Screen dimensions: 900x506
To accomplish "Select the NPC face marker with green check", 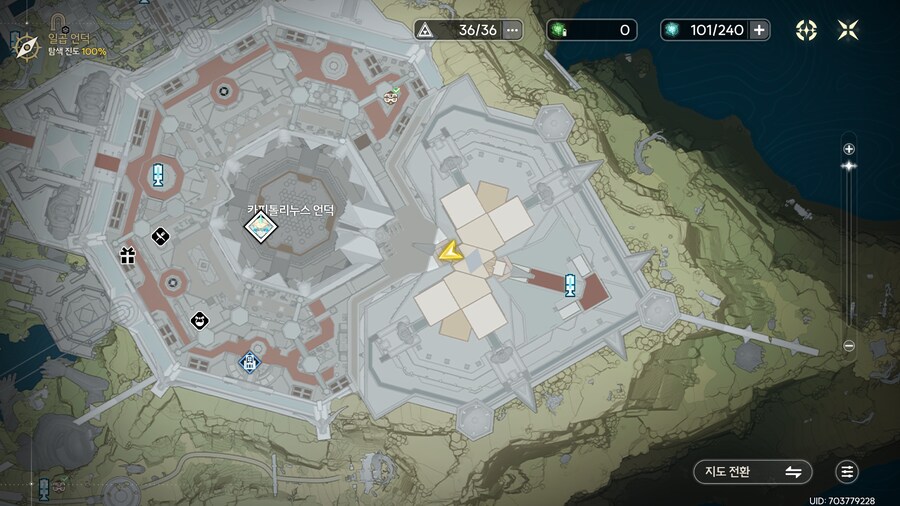I will (x=391, y=96).
